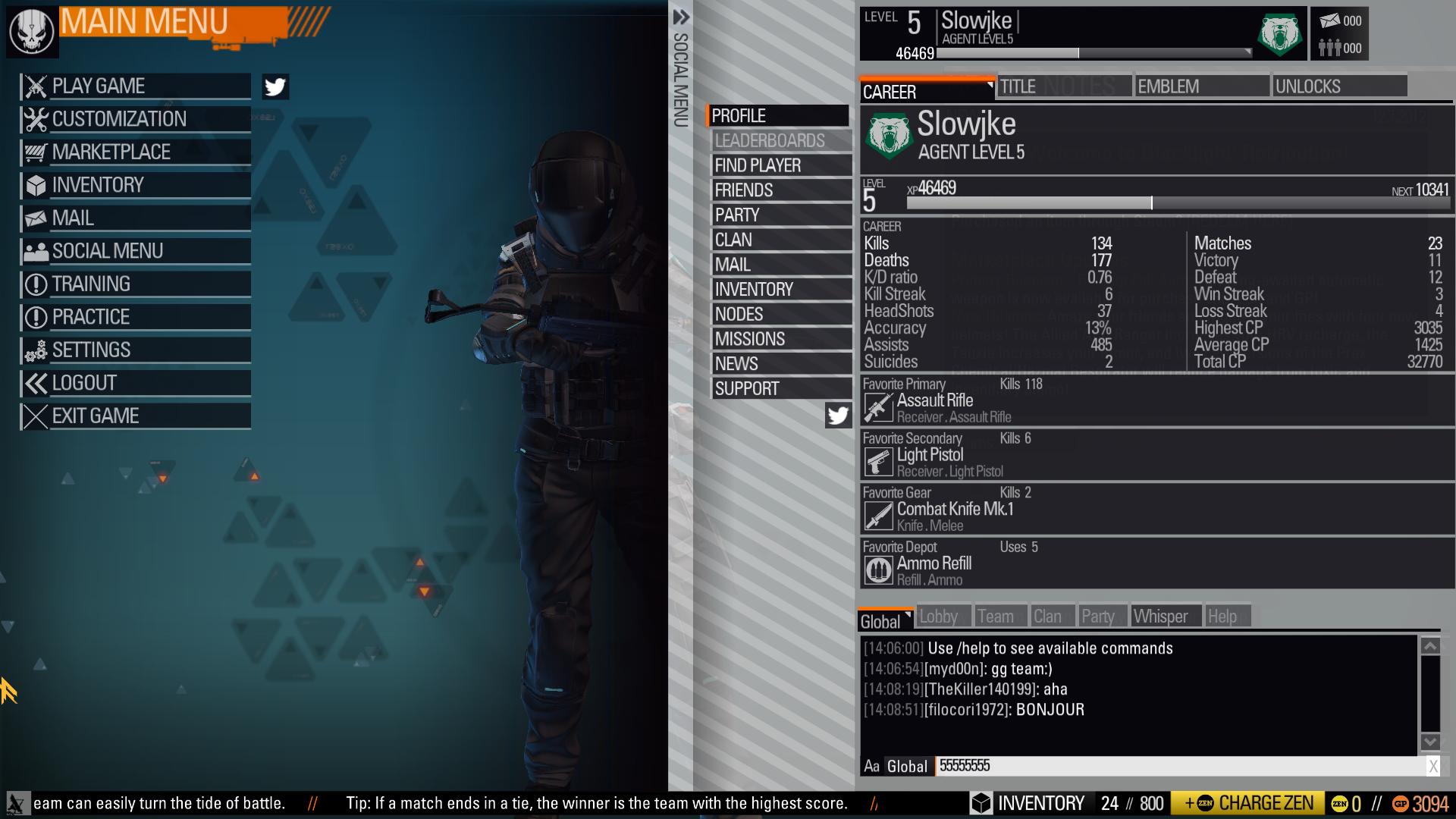The image size is (1456, 819).
Task: Open the Settings menu
Action: click(135, 350)
